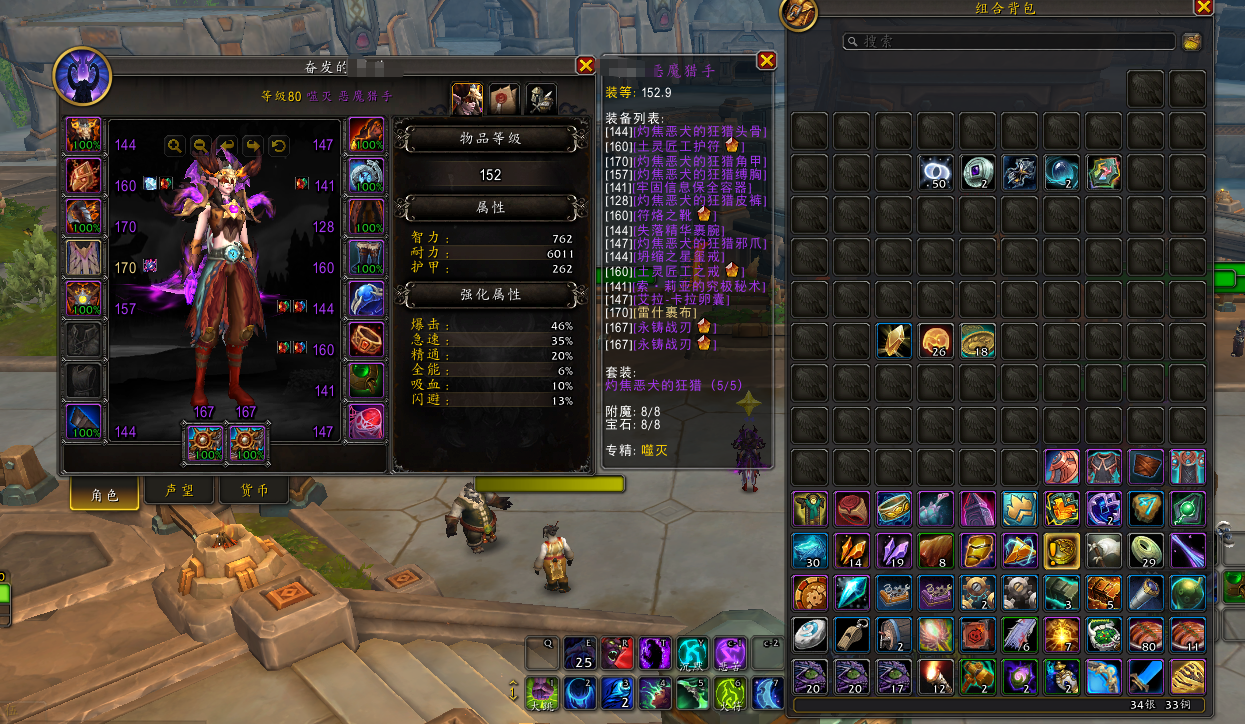Select the 角色 character tab
1245x724 pixels.
(104, 494)
